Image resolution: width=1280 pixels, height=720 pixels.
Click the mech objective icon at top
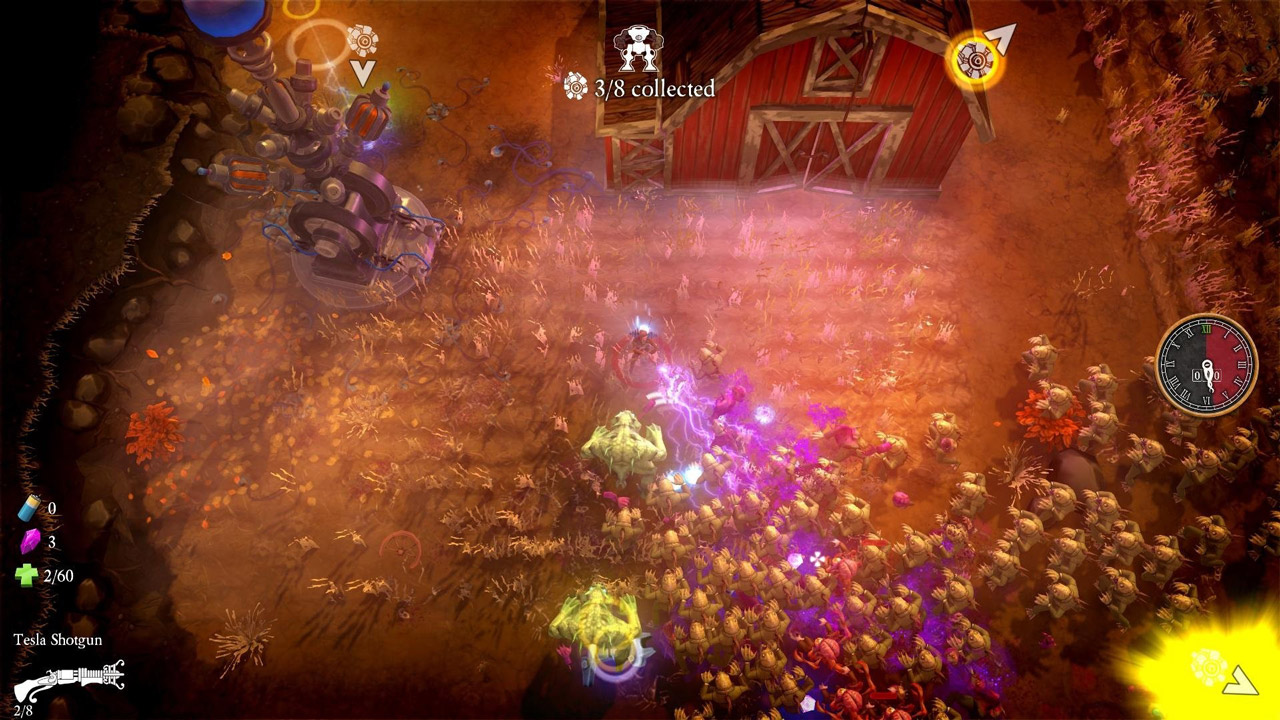pos(637,47)
